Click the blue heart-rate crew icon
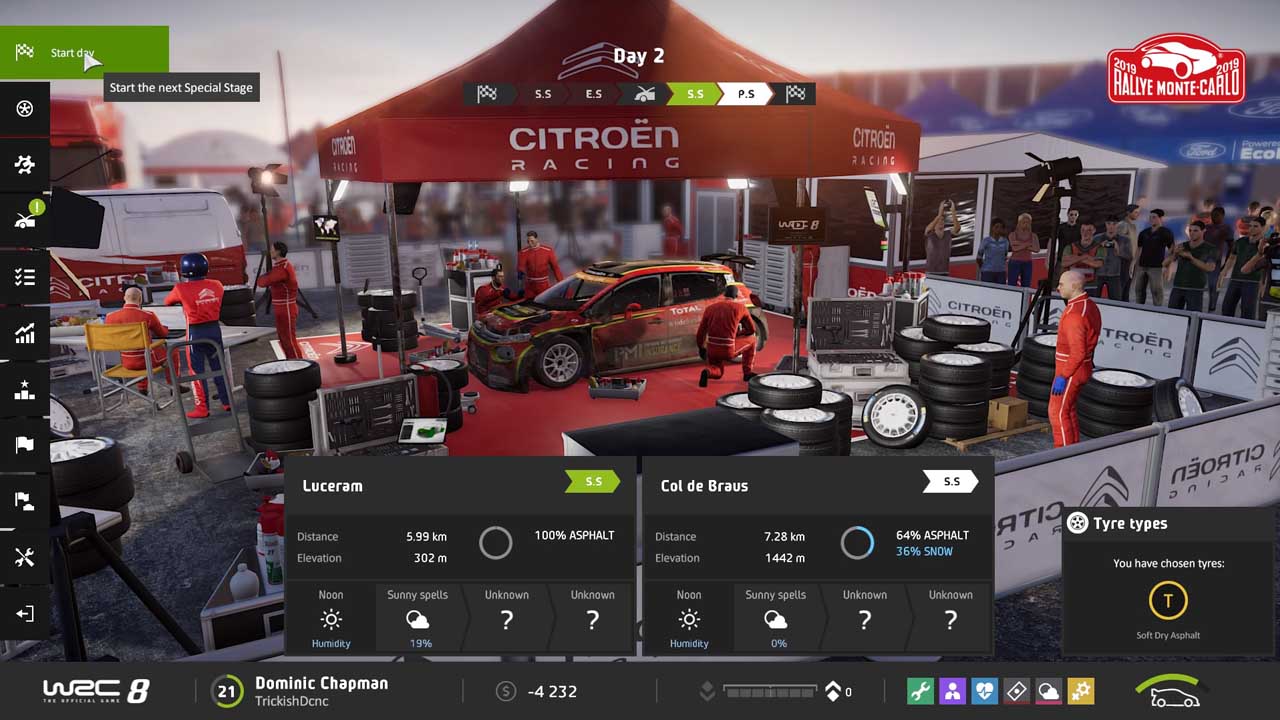1280x720 pixels. [x=984, y=691]
